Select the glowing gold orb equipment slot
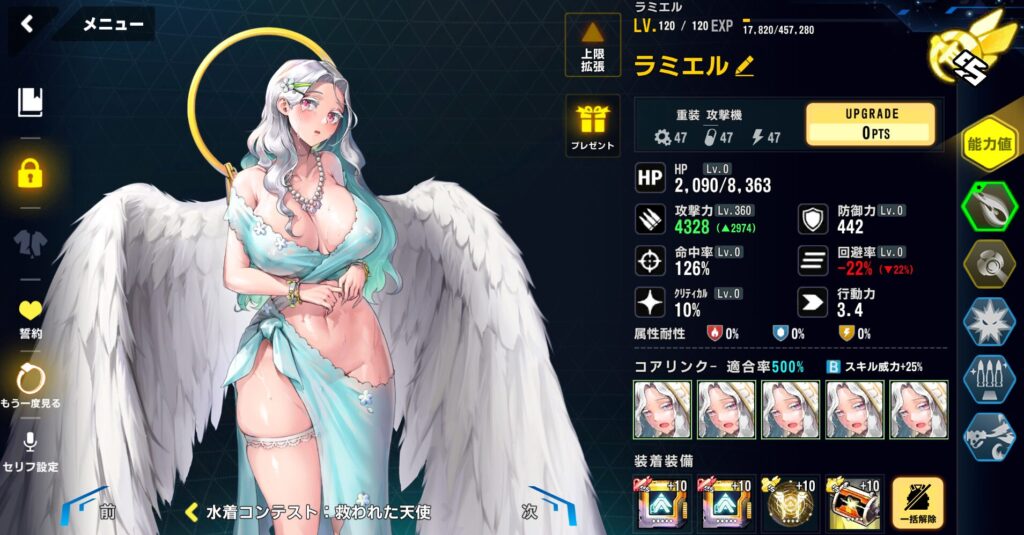The image size is (1024, 535). [791, 503]
